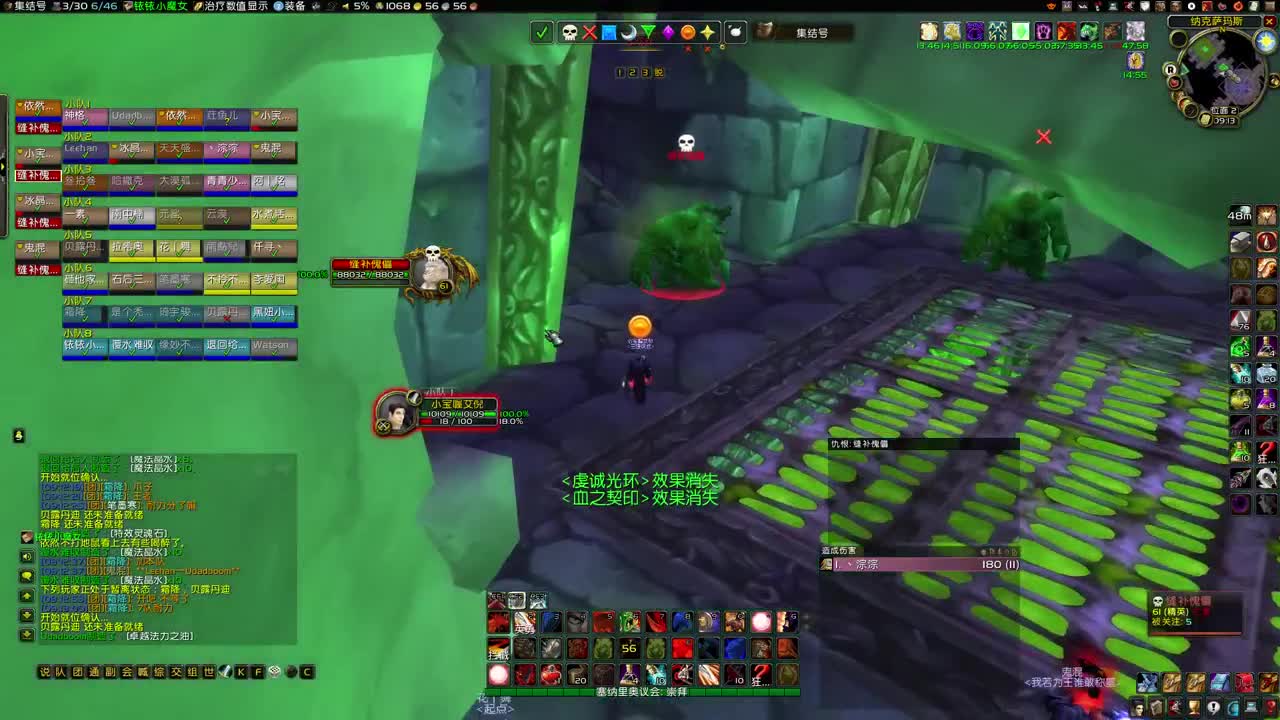Switch to the 团 raid chat tab
Viewport: 1280px width, 720px height.
tap(75, 672)
